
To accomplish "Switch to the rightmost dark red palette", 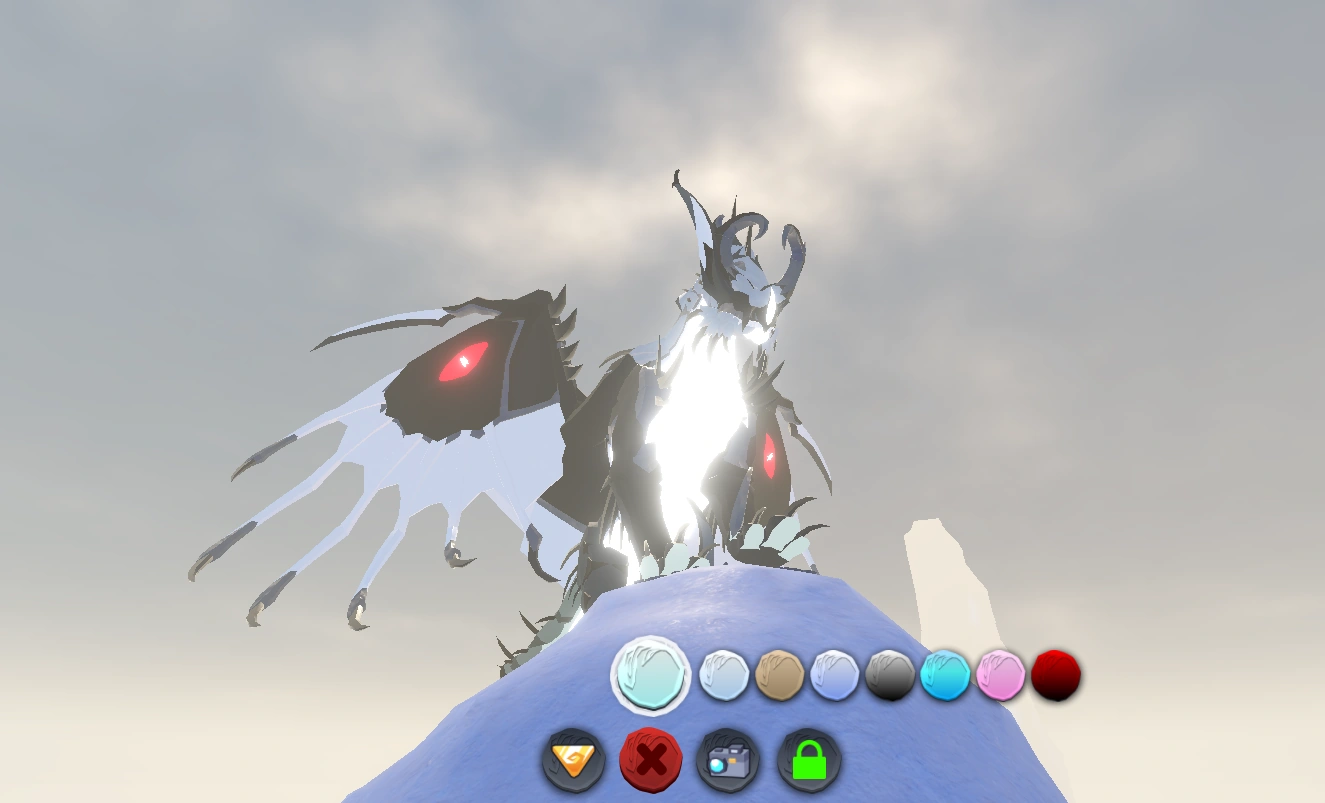I will tap(1057, 675).
